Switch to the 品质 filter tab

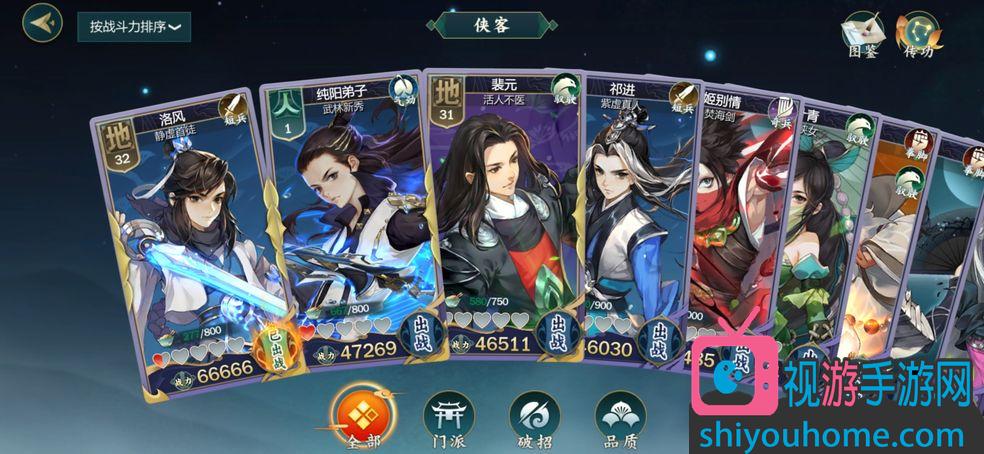619,415
